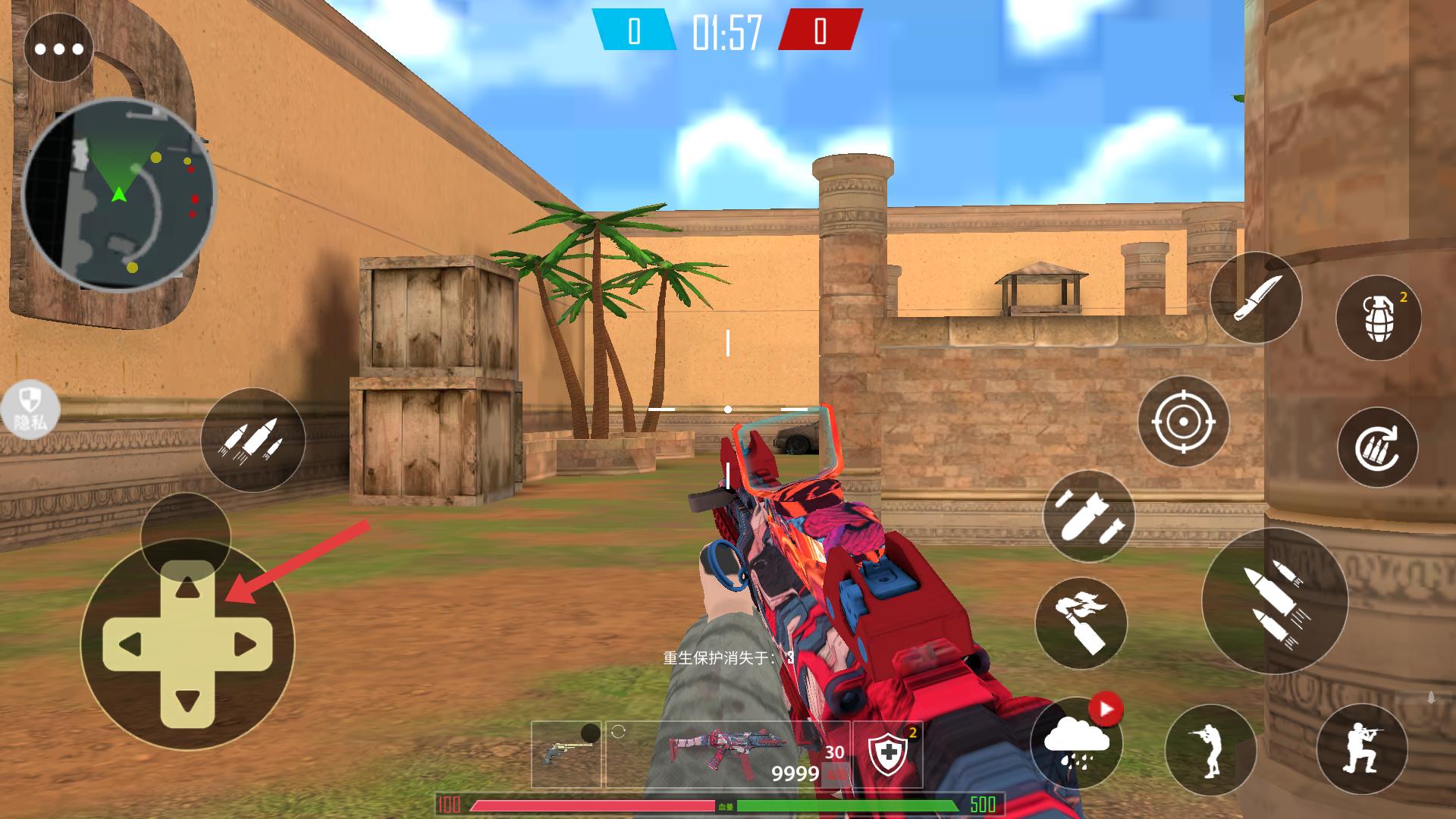Open the 隐私 privacy shield button

tap(30, 409)
